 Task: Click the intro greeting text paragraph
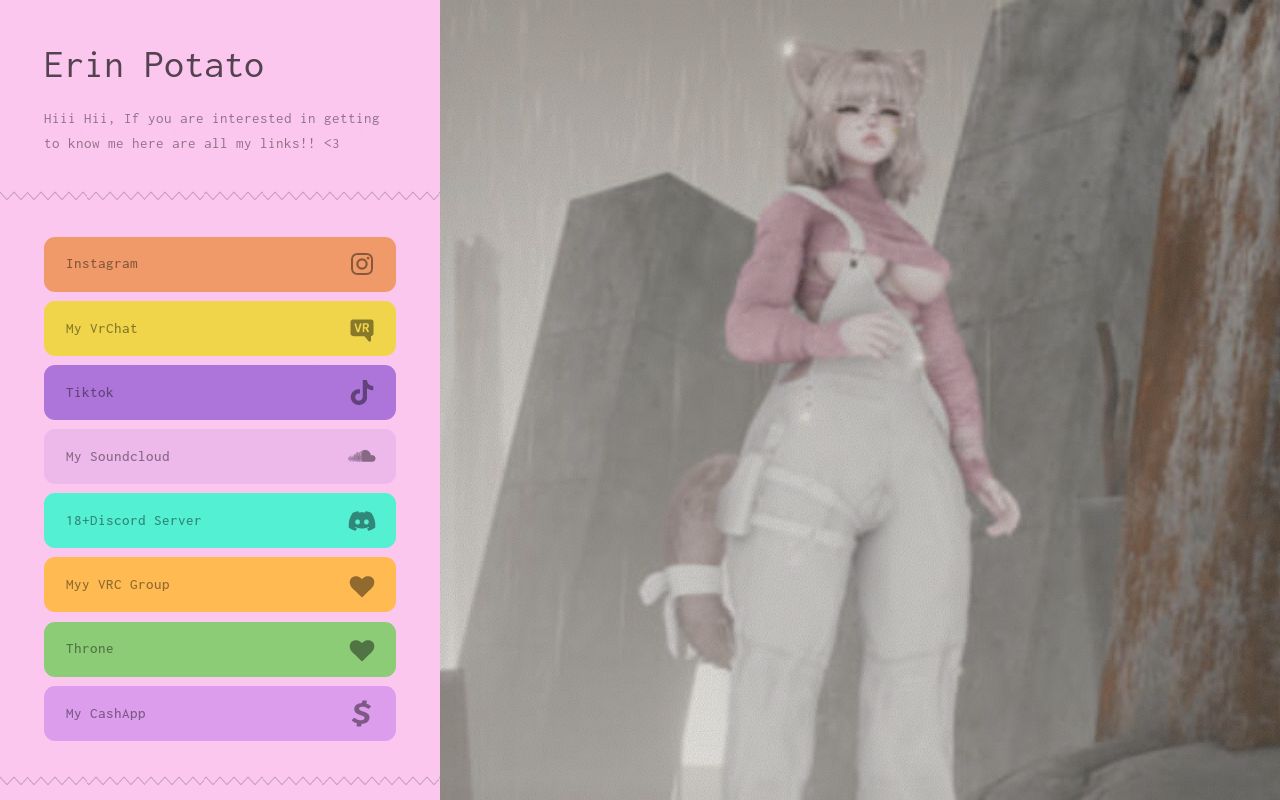click(x=211, y=130)
